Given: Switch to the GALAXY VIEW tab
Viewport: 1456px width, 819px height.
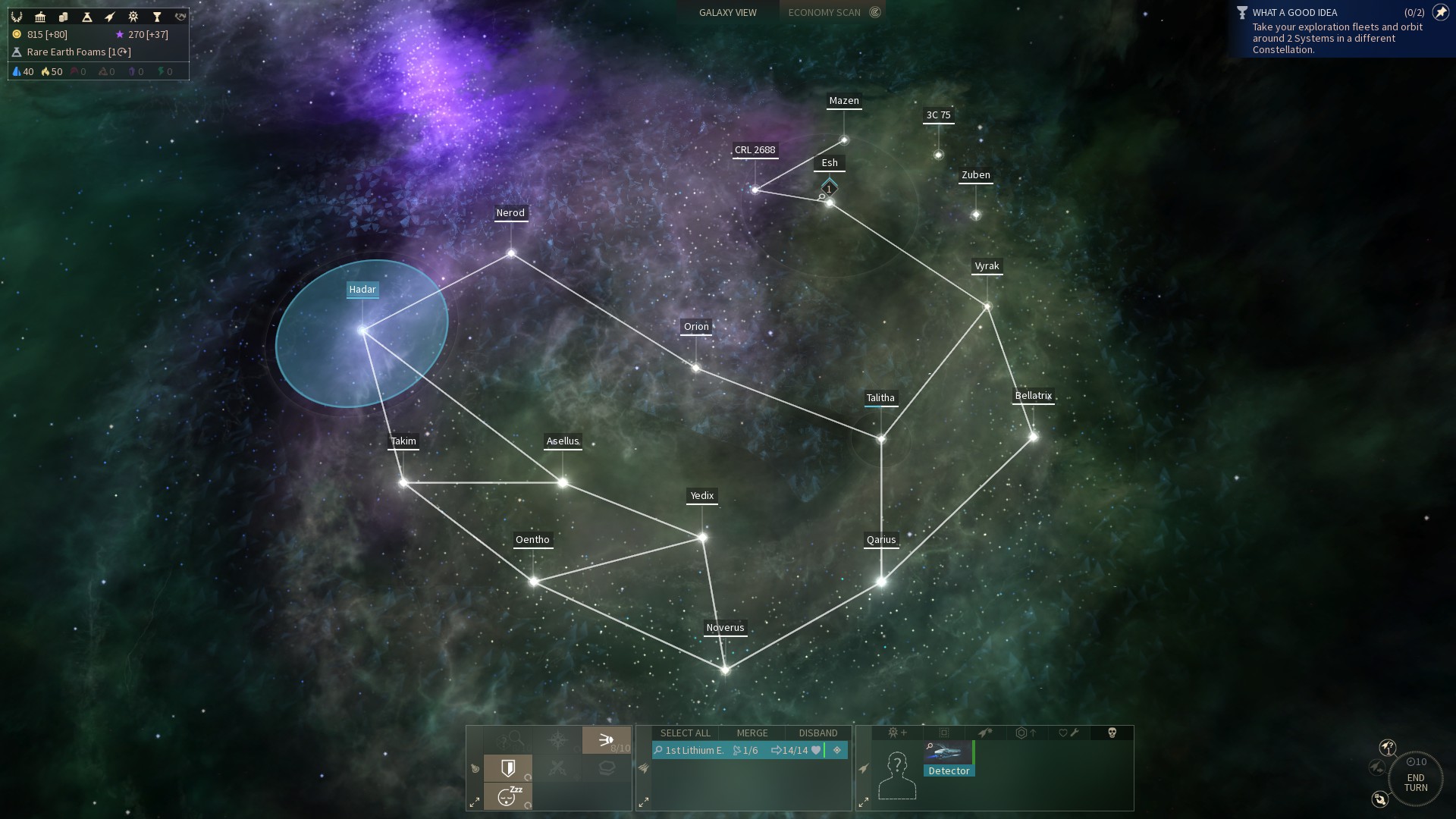Looking at the screenshot, I should pyautogui.click(x=726, y=12).
